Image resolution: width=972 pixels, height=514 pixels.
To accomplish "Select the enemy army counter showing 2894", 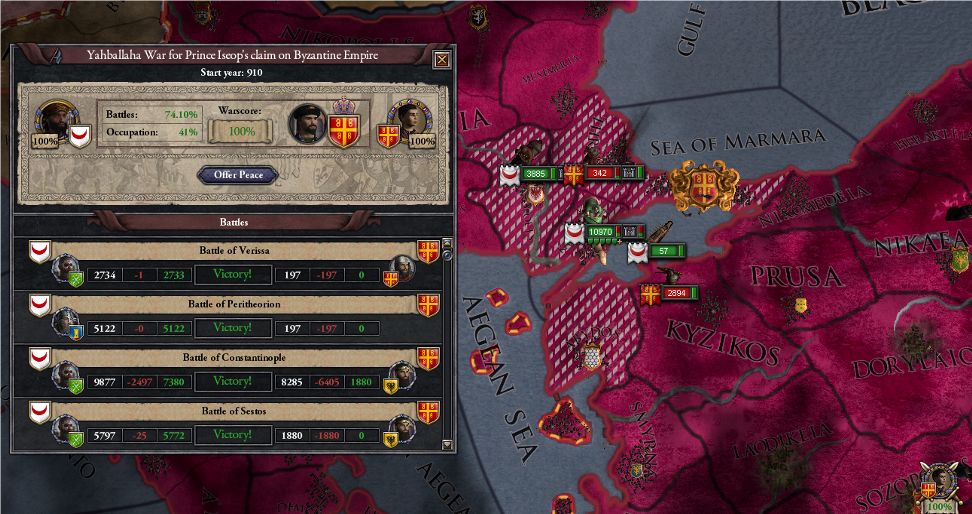I will (x=677, y=293).
